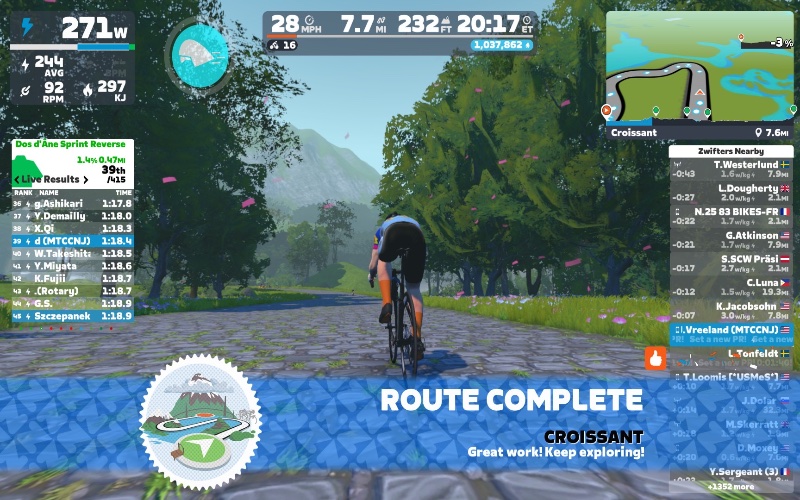The height and width of the screenshot is (500, 800).
Task: Choose W.Takeshita's leaderboard entry
Action: click(x=73, y=253)
